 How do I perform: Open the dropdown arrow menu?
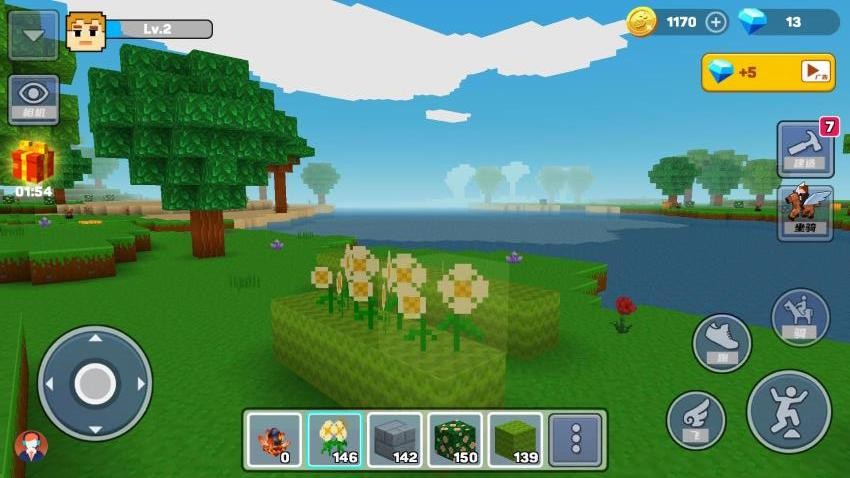click(32, 34)
